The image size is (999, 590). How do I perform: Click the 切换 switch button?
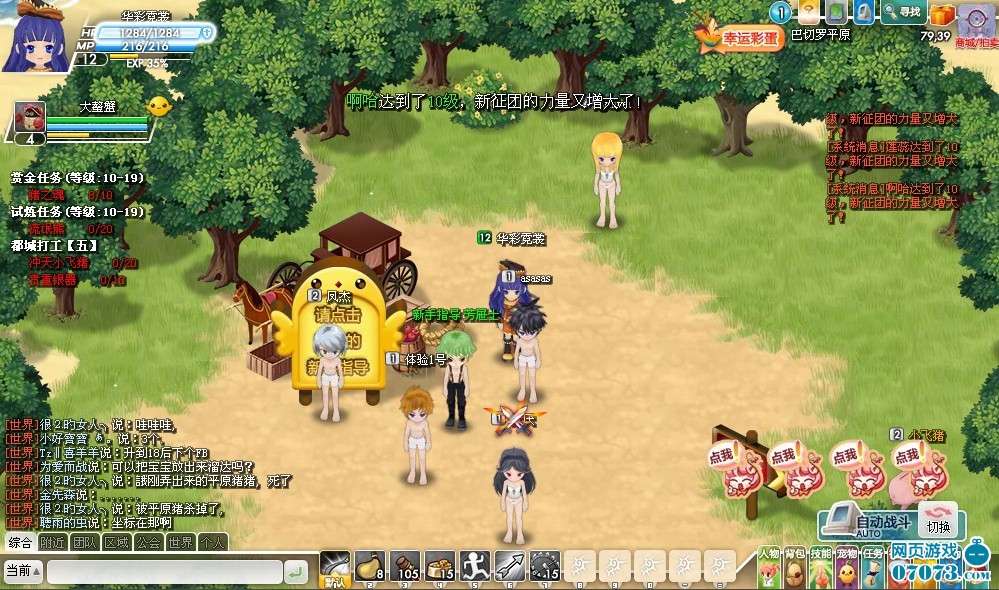(938, 524)
